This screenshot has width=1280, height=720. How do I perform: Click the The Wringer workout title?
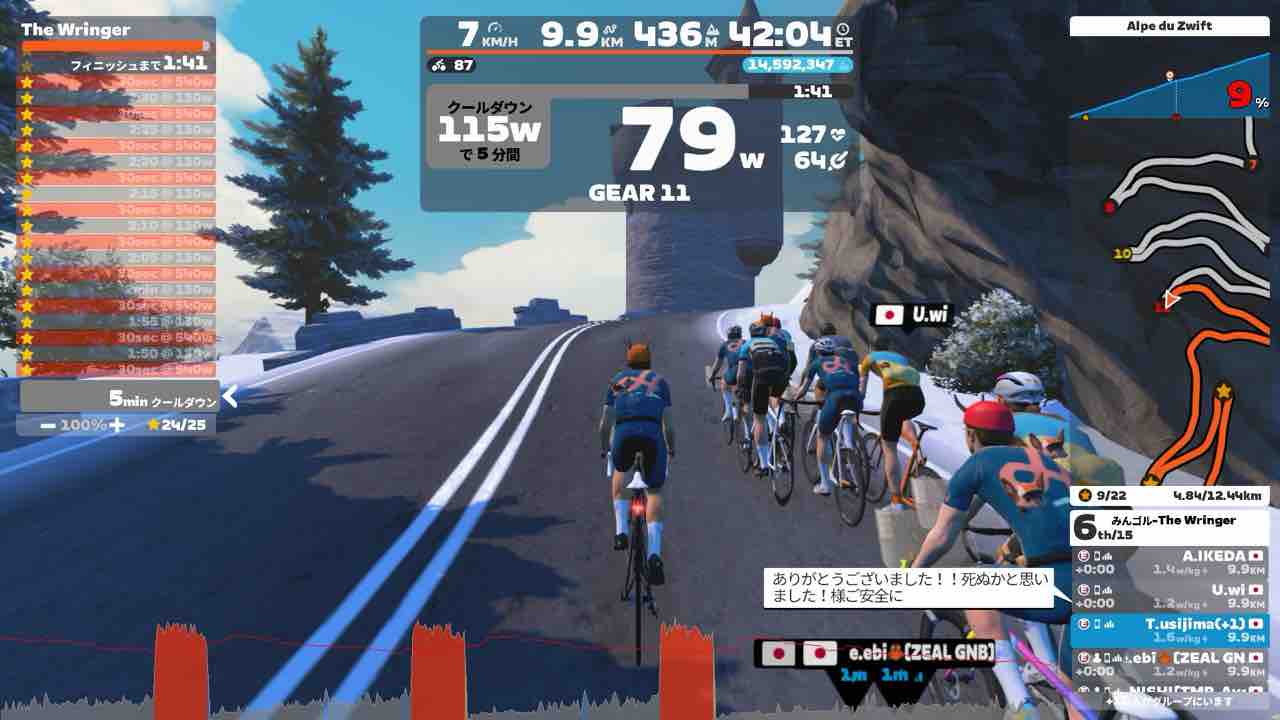tap(76, 30)
